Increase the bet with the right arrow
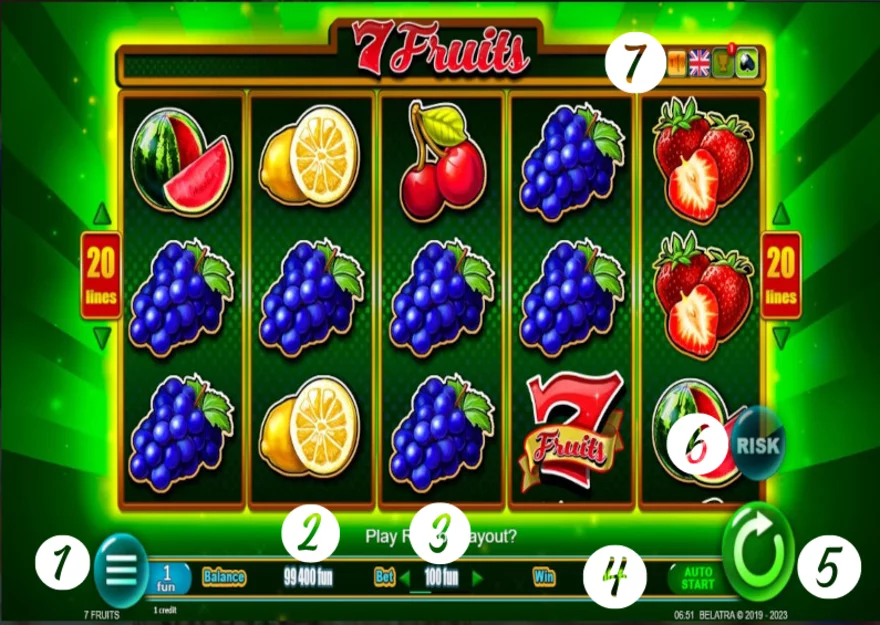880x625 pixels. click(477, 577)
